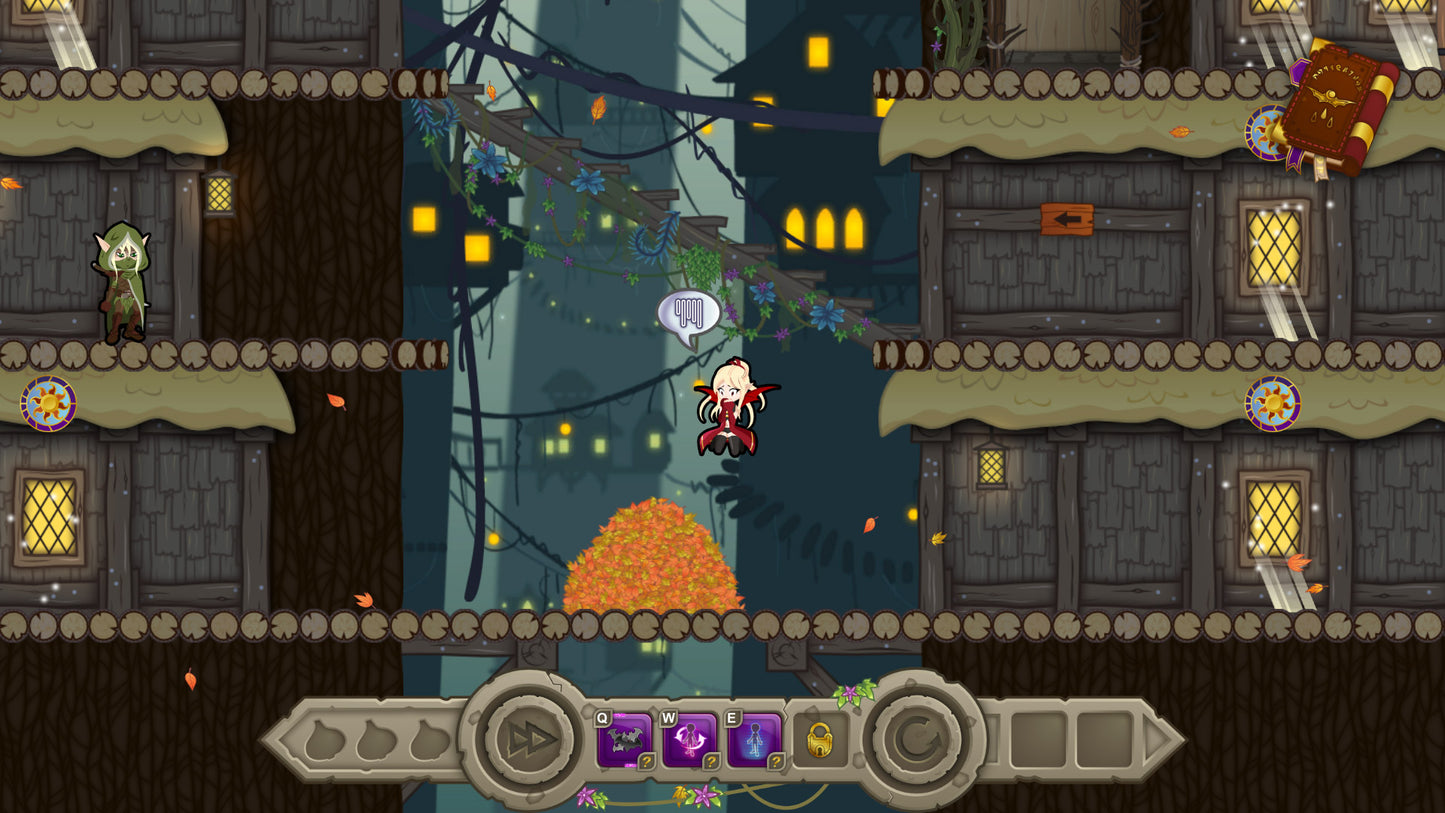Toggle the question mark on the Q ability
The height and width of the screenshot is (813, 1445).
[645, 762]
